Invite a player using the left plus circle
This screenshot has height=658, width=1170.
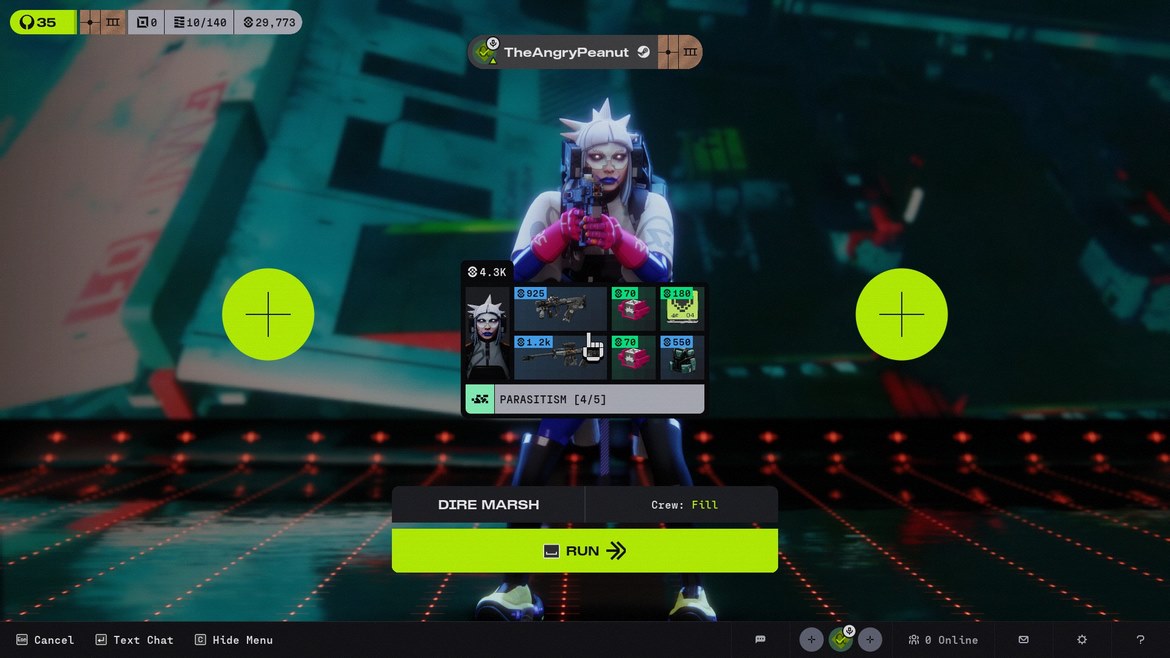tap(268, 315)
